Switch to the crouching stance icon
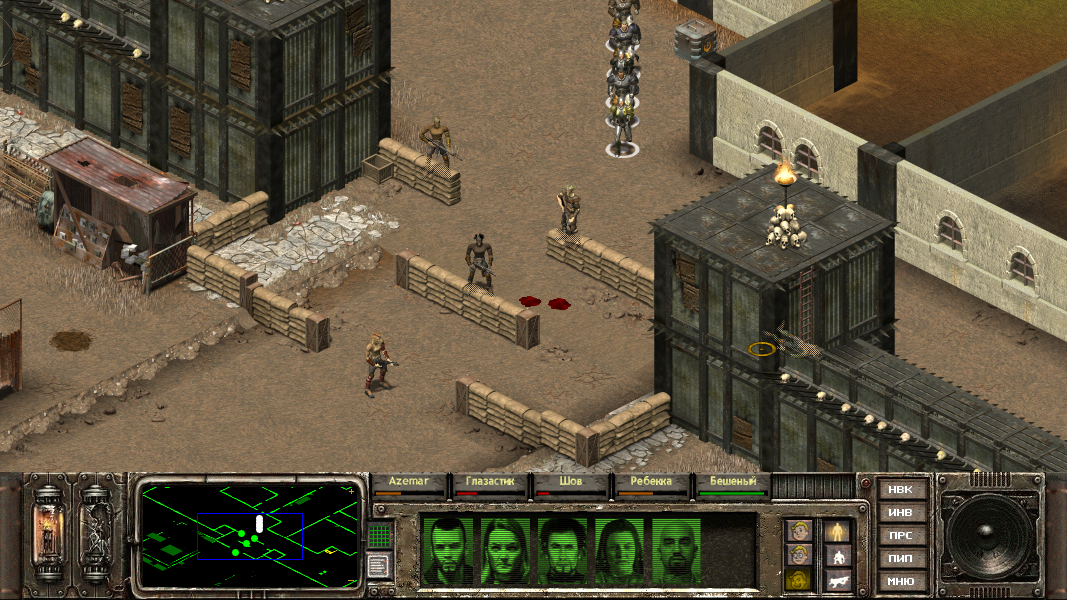1067x600 pixels. [x=837, y=556]
